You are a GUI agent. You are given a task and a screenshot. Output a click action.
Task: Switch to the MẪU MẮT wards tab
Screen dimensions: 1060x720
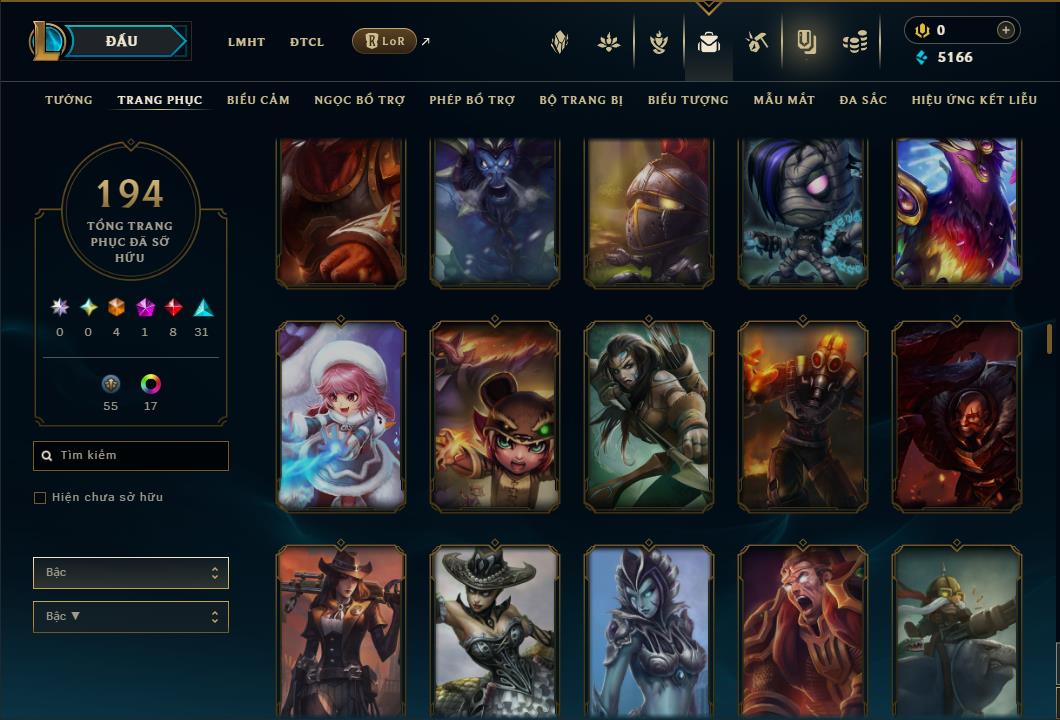coord(784,100)
